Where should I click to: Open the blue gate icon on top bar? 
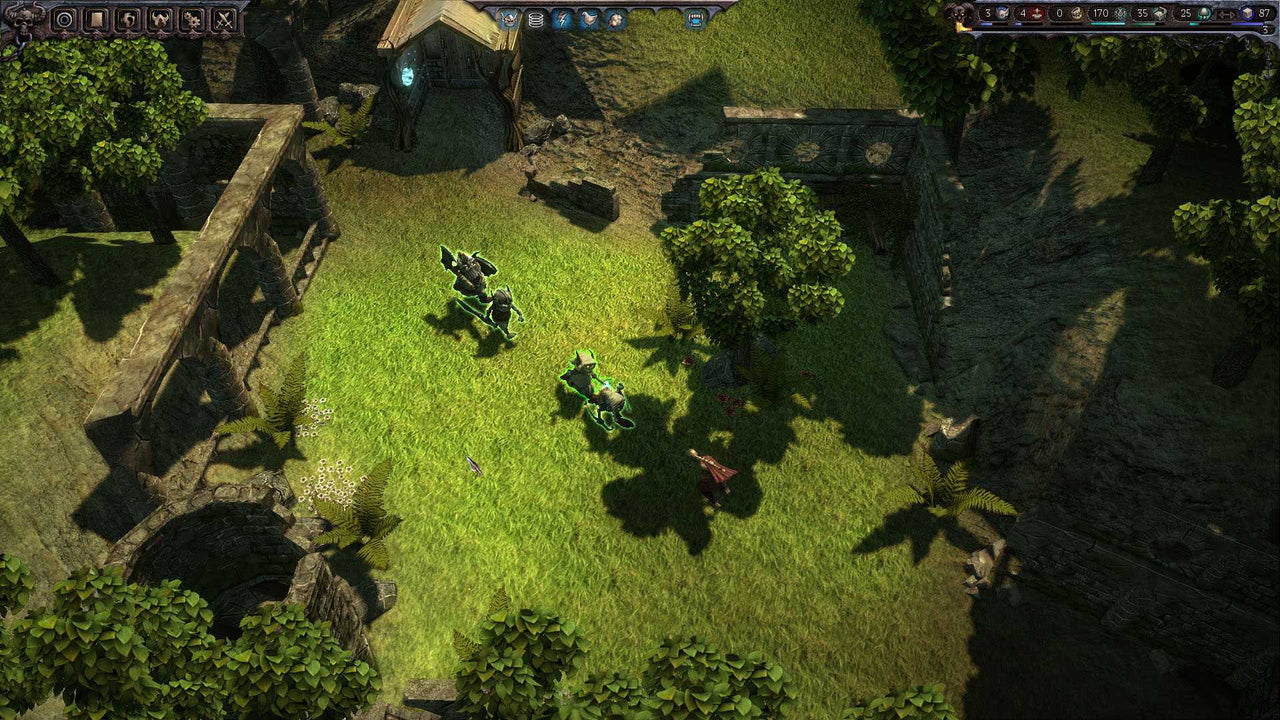(x=693, y=19)
